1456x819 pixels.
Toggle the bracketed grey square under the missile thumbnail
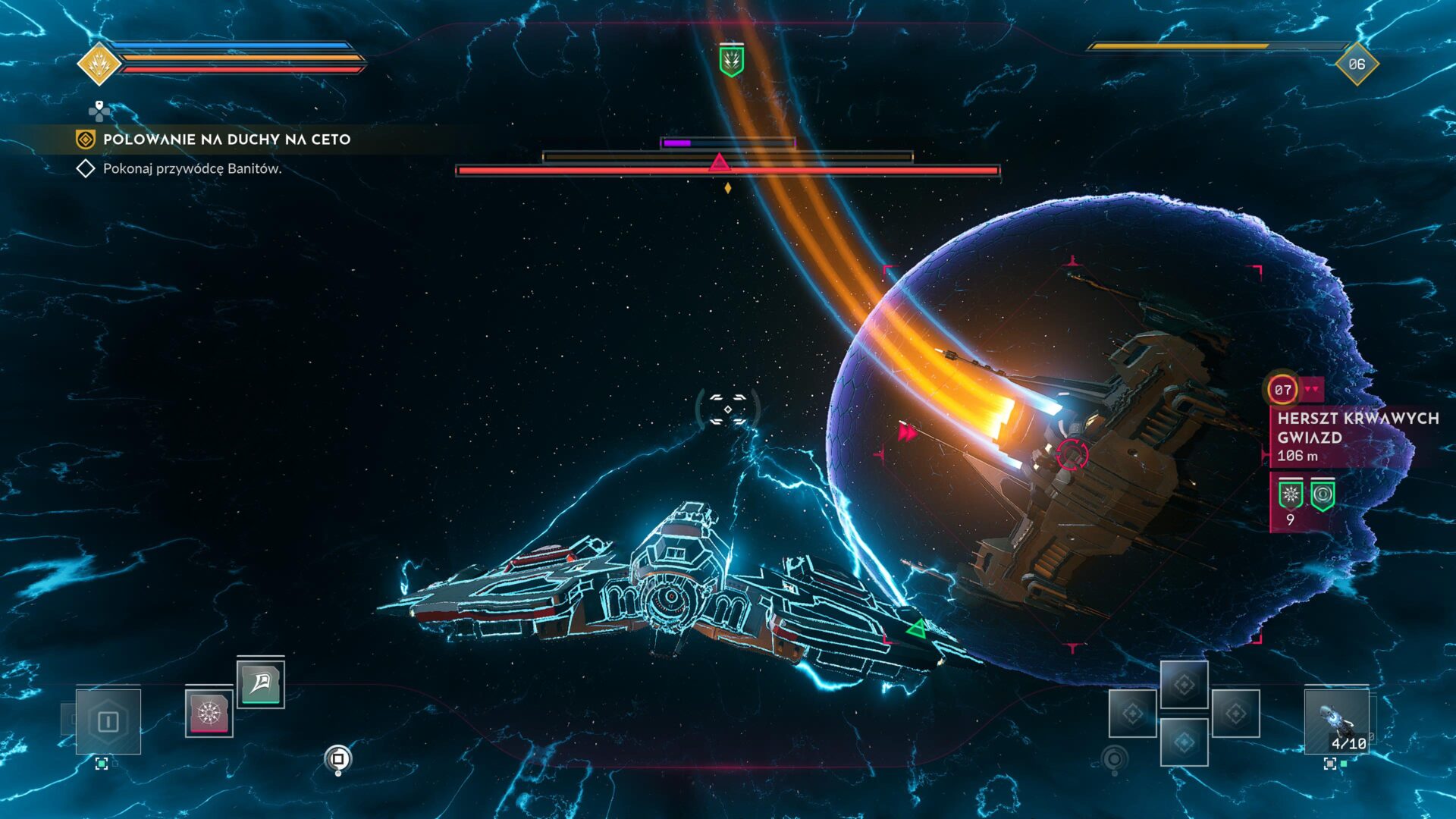tap(1331, 764)
